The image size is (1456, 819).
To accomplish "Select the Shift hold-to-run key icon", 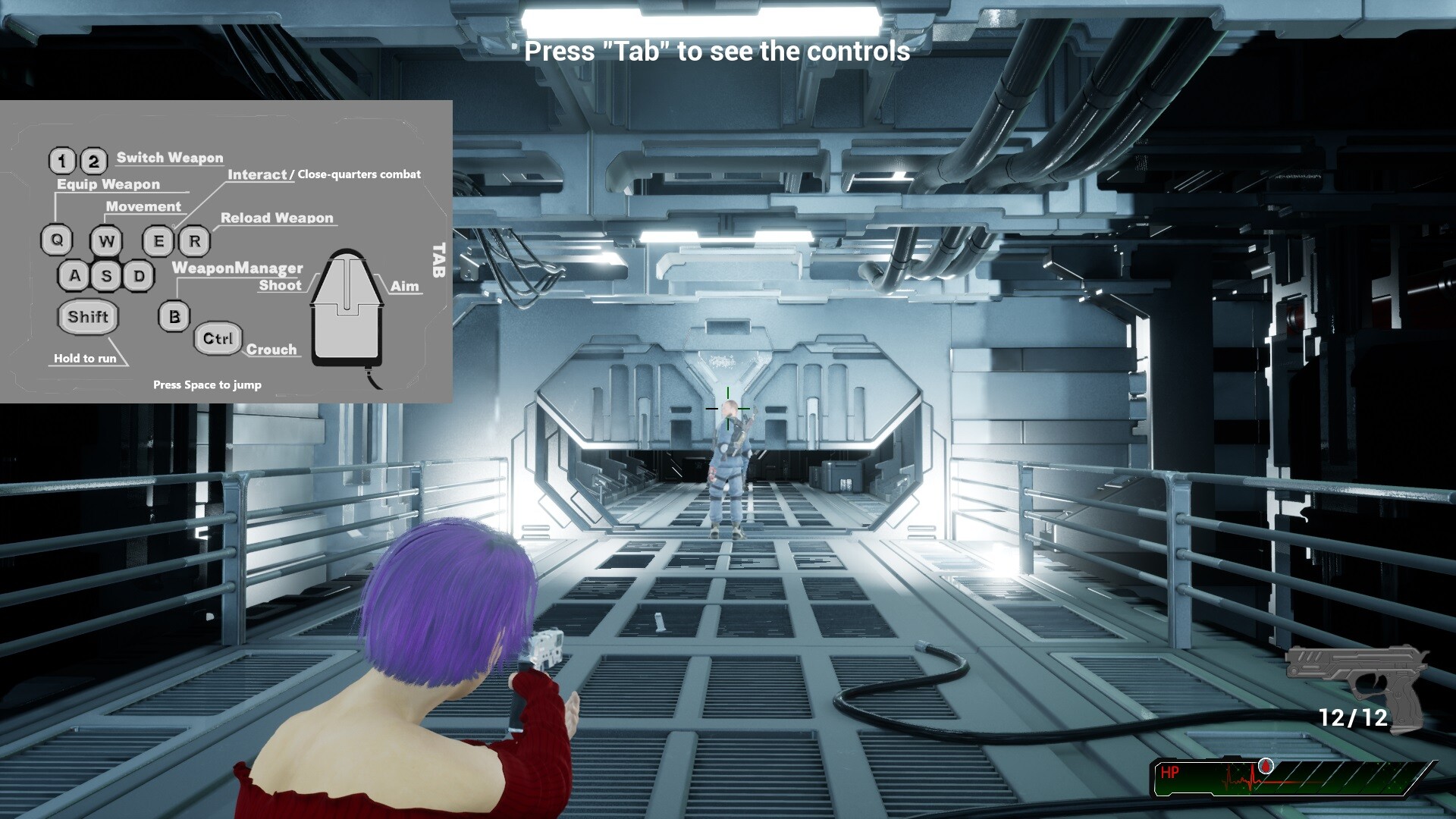I will click(x=88, y=317).
